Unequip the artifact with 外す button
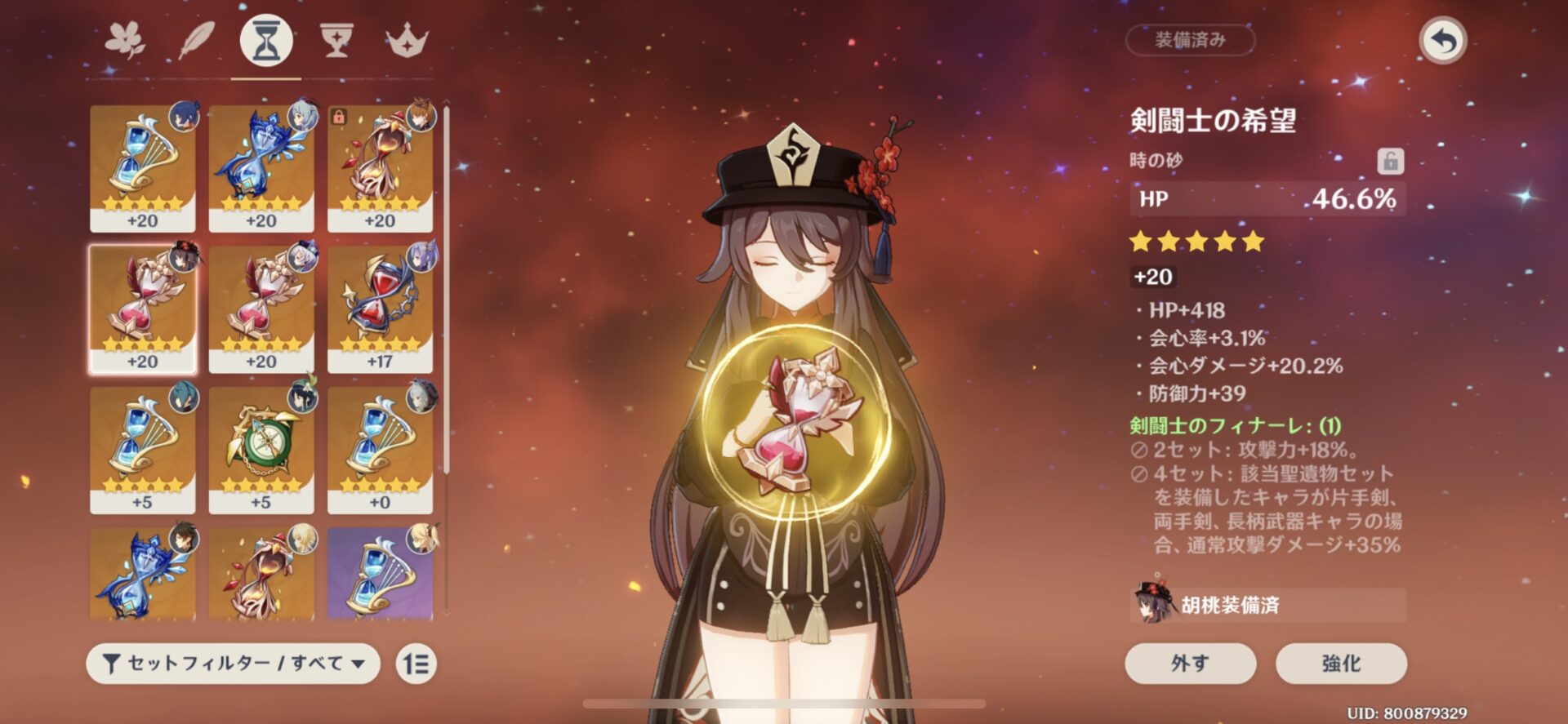The width and height of the screenshot is (1568, 724). coord(1190,663)
